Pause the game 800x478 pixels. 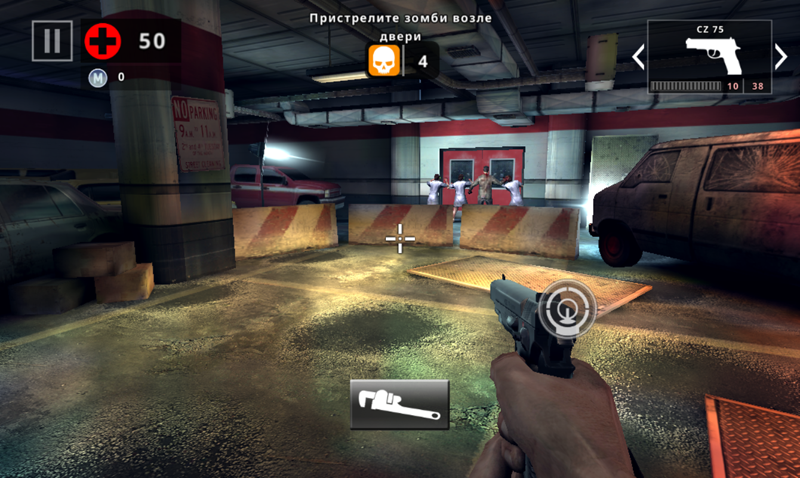52,41
